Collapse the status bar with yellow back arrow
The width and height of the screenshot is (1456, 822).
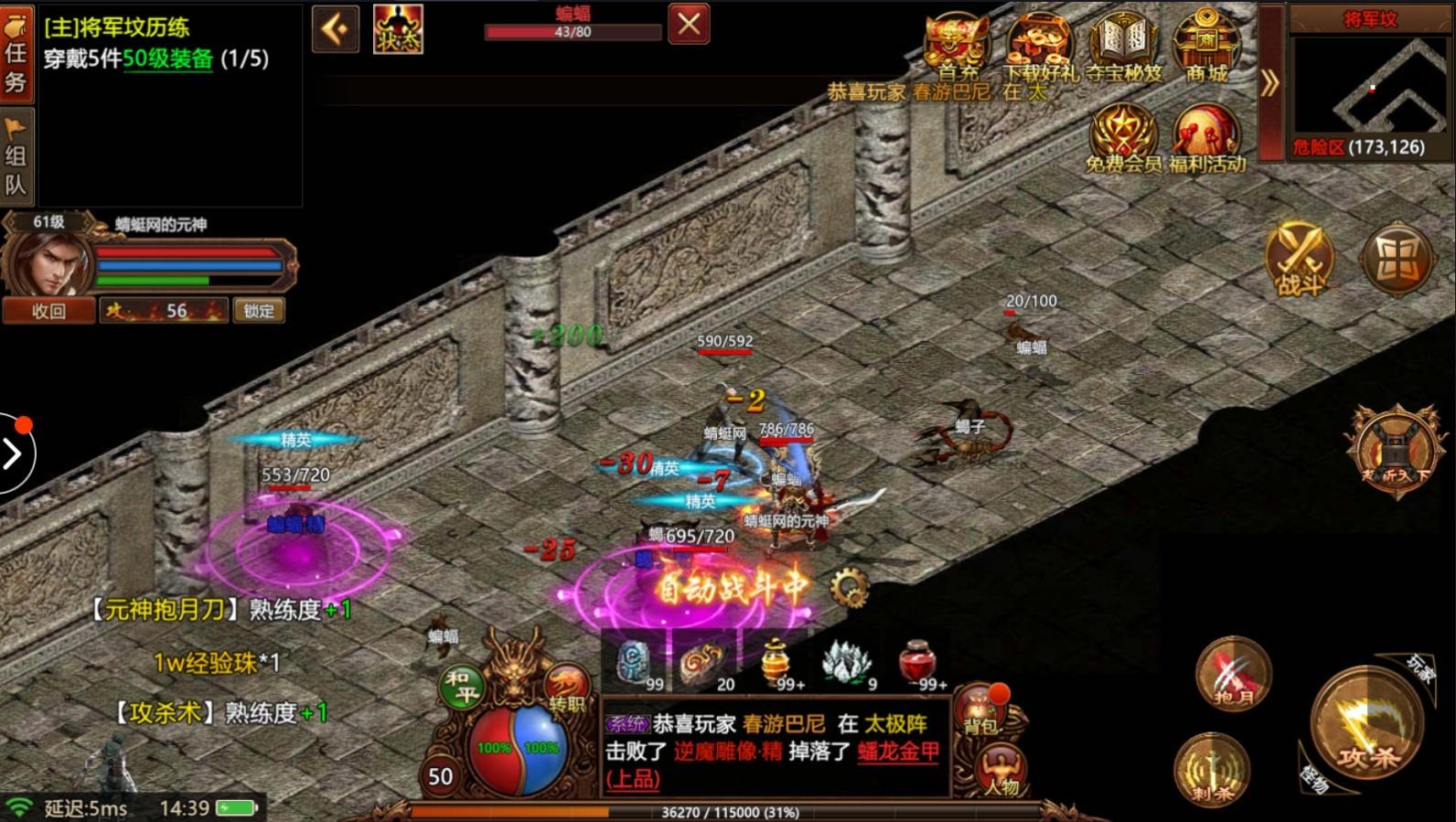336,30
